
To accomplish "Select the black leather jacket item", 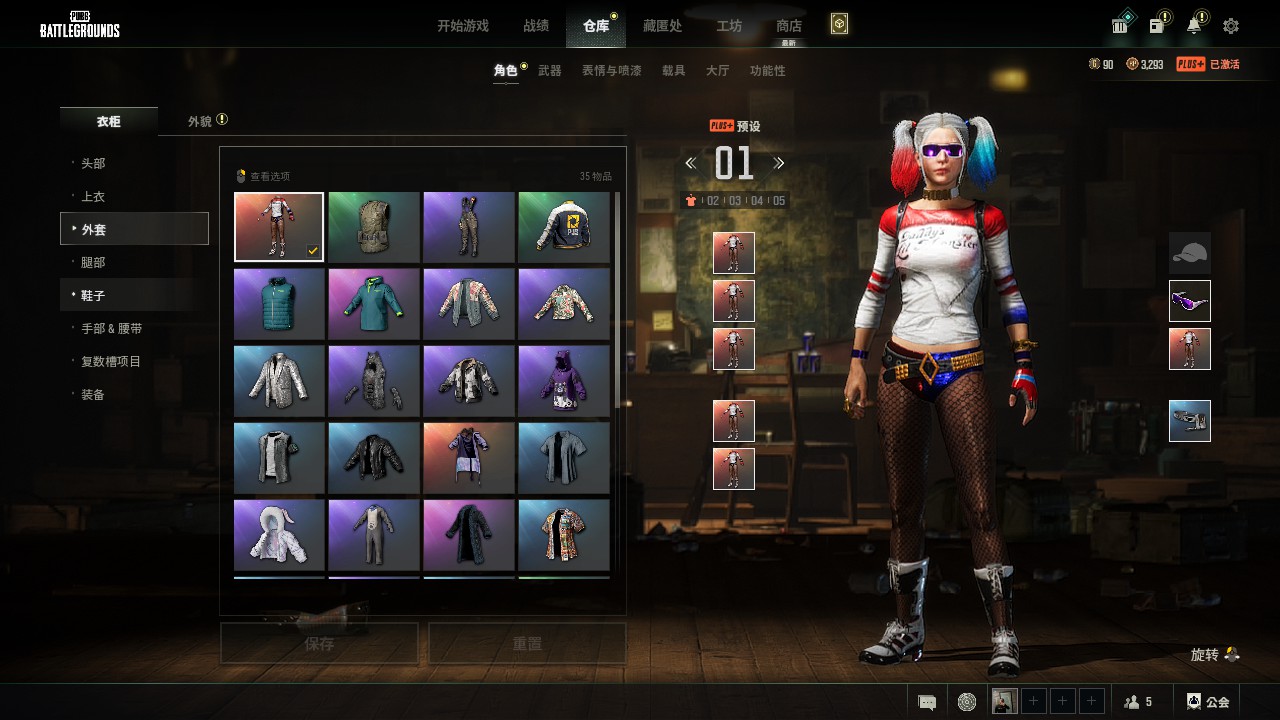I will point(374,457).
